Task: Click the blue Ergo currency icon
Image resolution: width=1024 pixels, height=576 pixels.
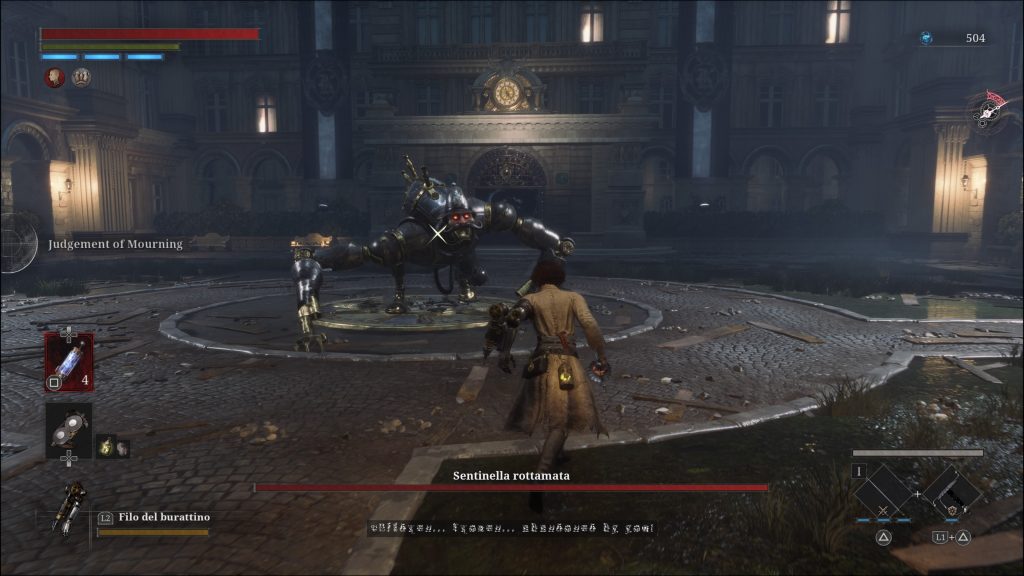Action: click(926, 38)
